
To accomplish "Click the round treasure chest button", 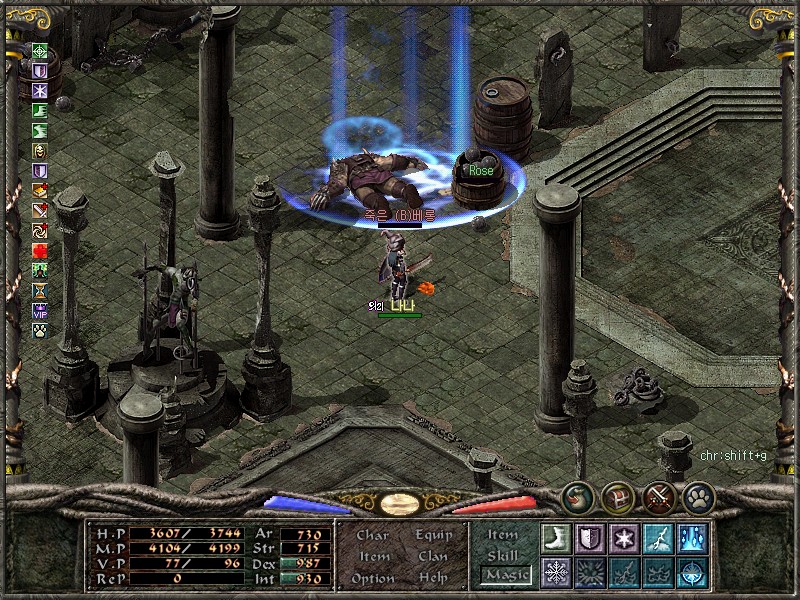I will (617, 497).
